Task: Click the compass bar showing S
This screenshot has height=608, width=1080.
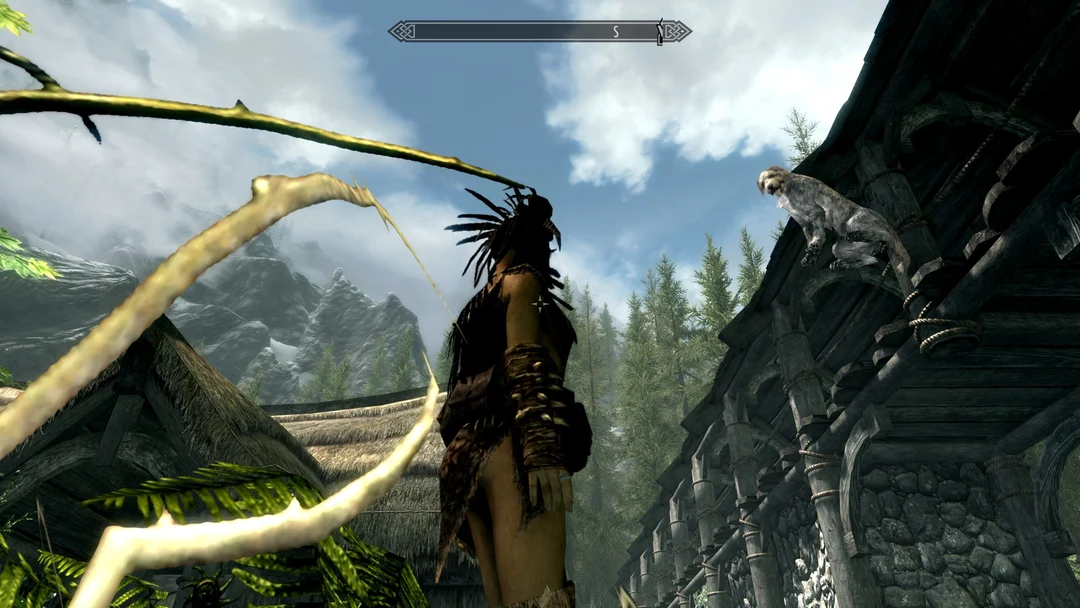Action: tap(539, 32)
